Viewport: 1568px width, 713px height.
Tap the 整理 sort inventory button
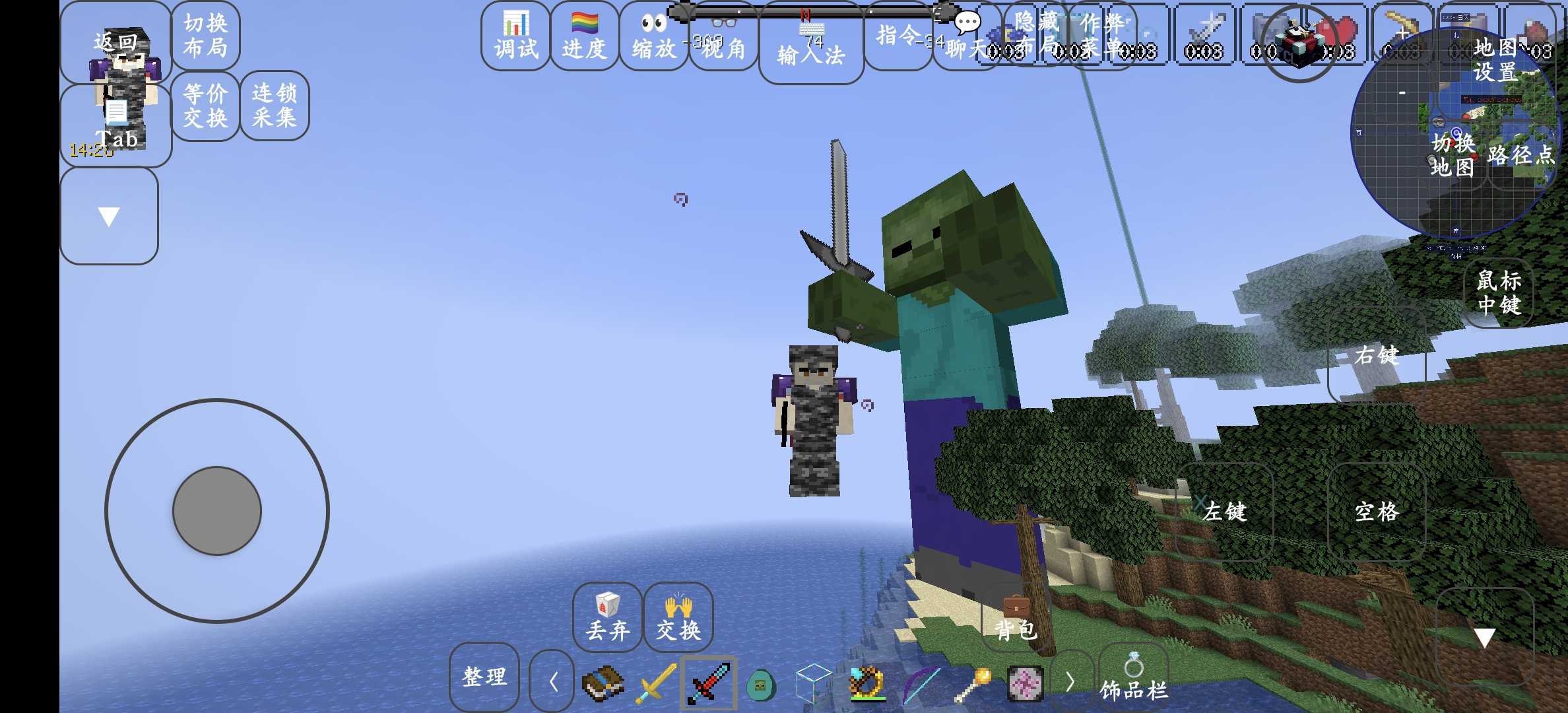point(484,677)
